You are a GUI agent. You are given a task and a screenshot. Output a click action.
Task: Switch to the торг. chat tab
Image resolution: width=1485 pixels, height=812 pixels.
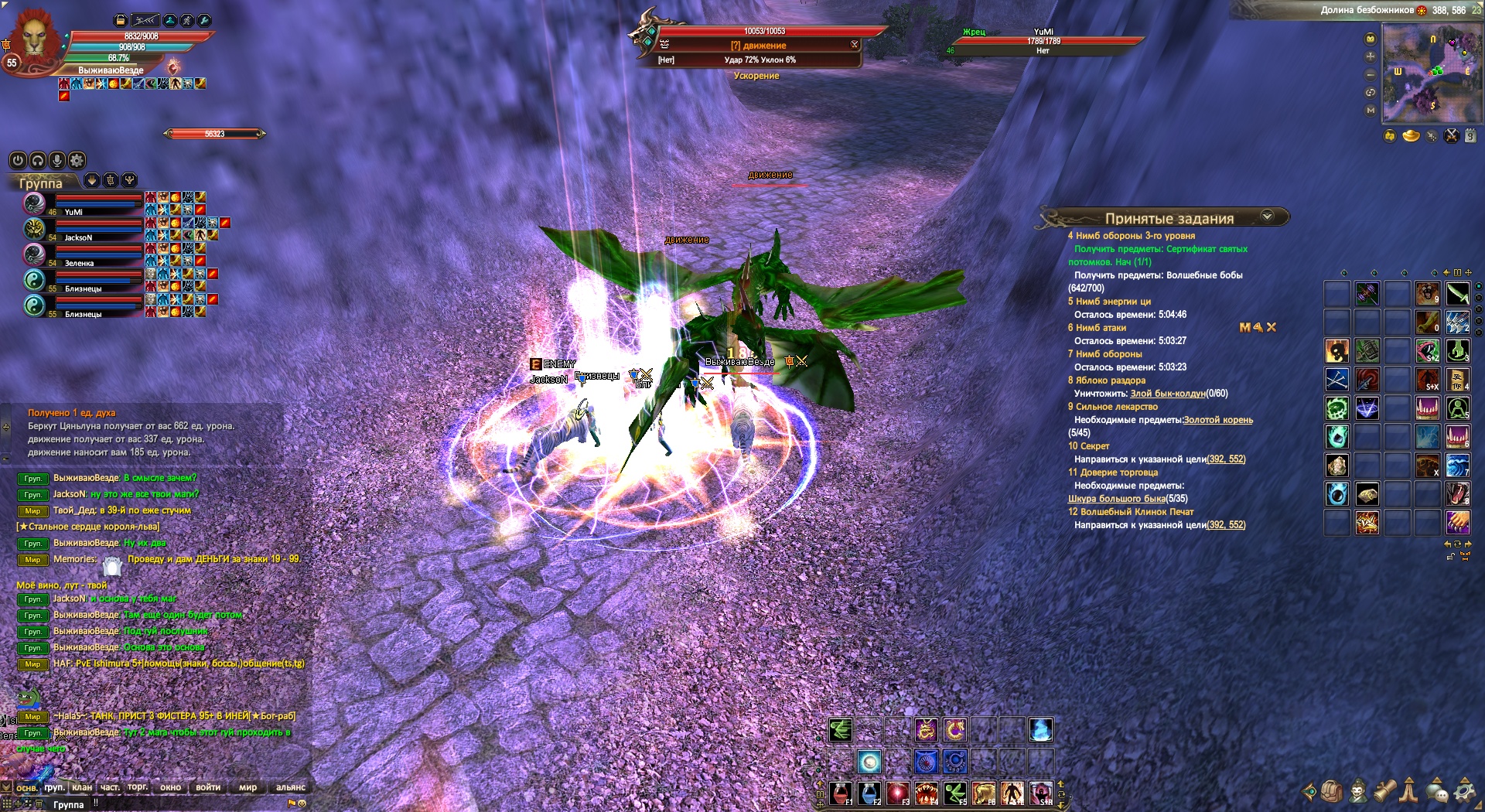(138, 787)
